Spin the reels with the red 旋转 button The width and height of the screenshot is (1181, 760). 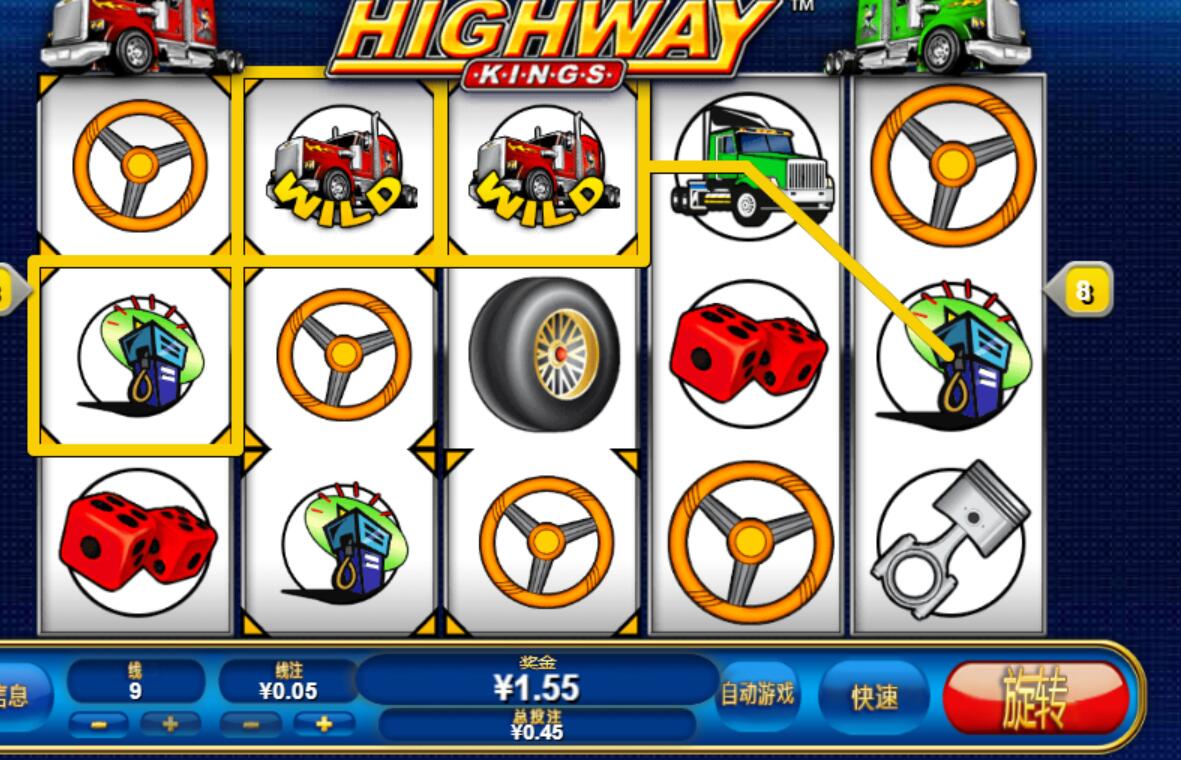[x=1036, y=697]
